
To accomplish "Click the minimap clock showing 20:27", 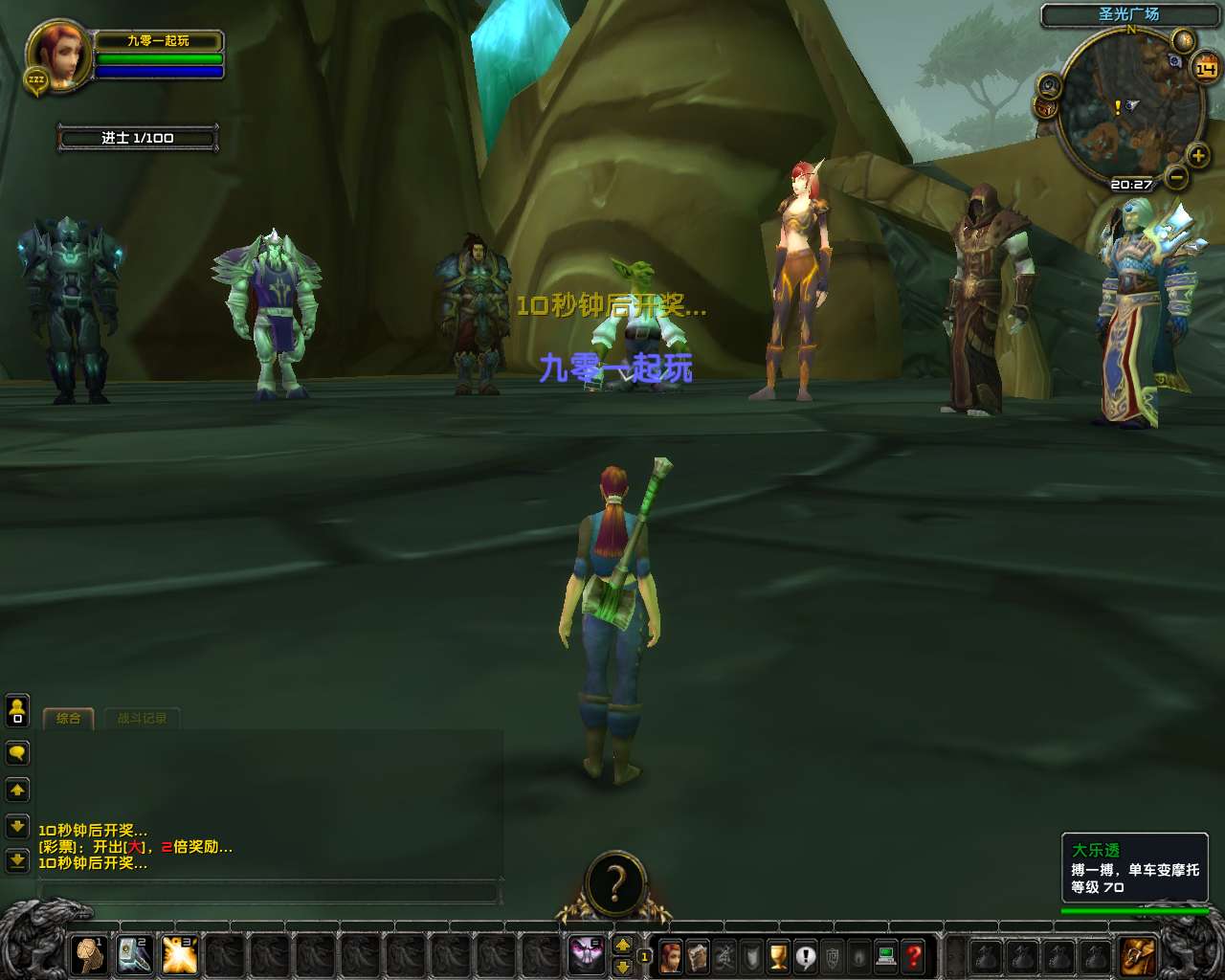I will tap(1131, 184).
